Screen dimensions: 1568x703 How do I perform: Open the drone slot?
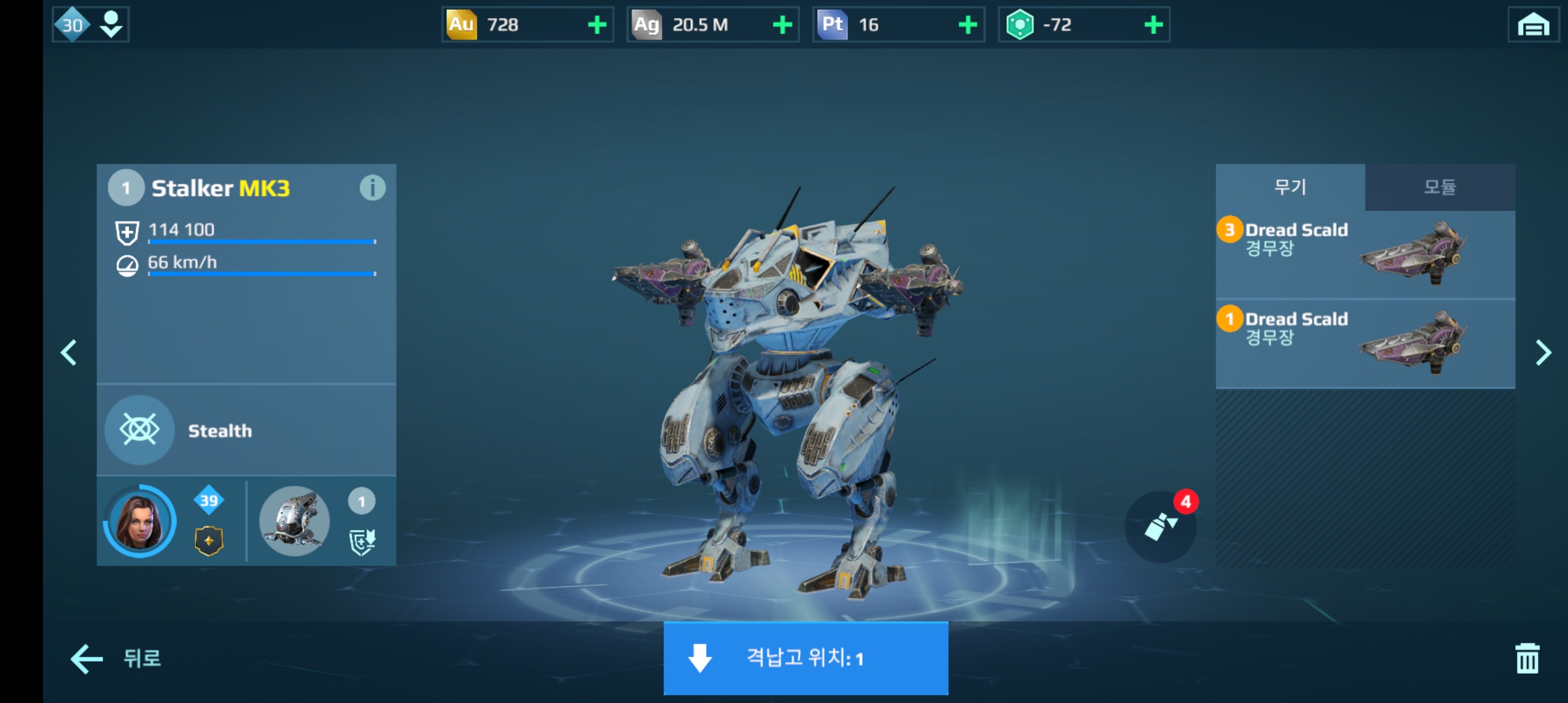(x=294, y=521)
